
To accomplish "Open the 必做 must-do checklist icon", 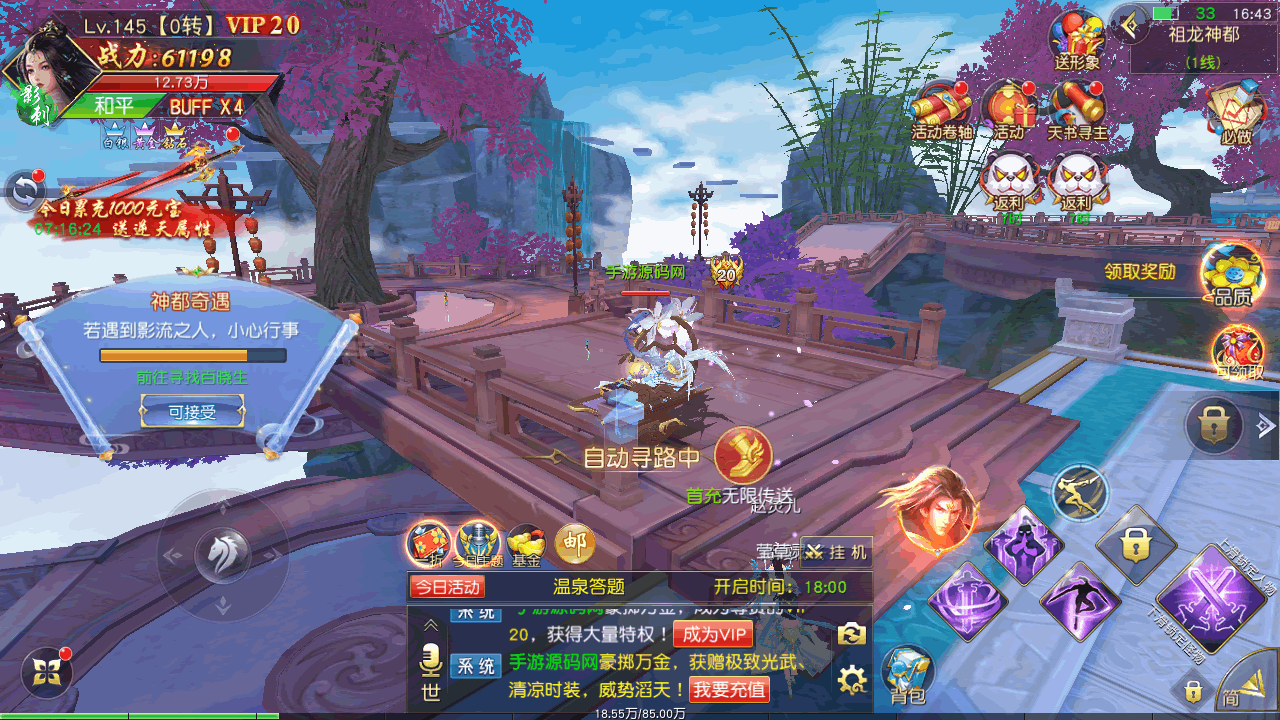I will tap(1236, 112).
